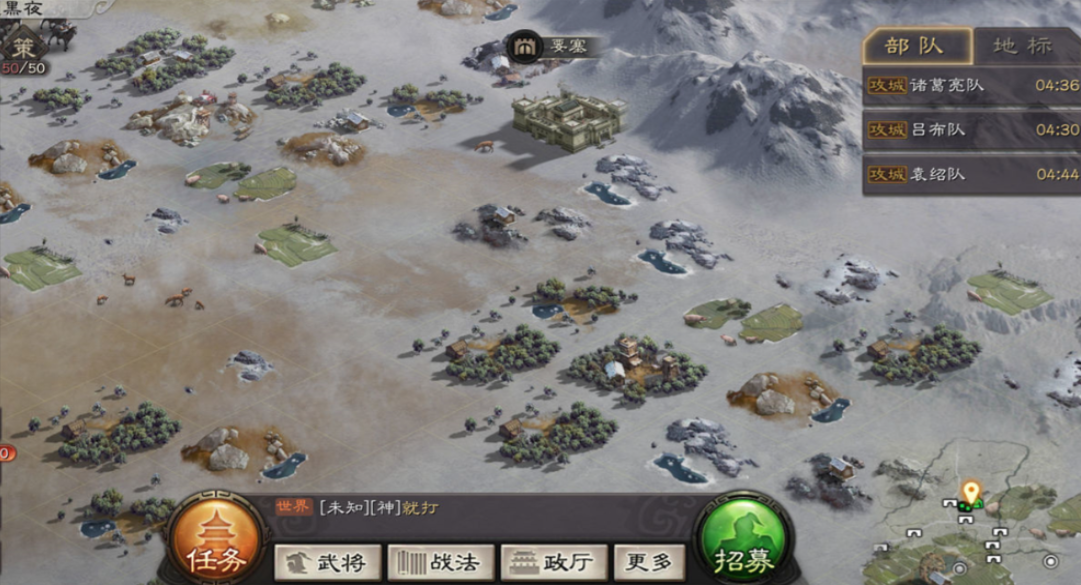The image size is (1081, 585).
Task: Click the orange location pin on minimap
Action: [x=970, y=491]
